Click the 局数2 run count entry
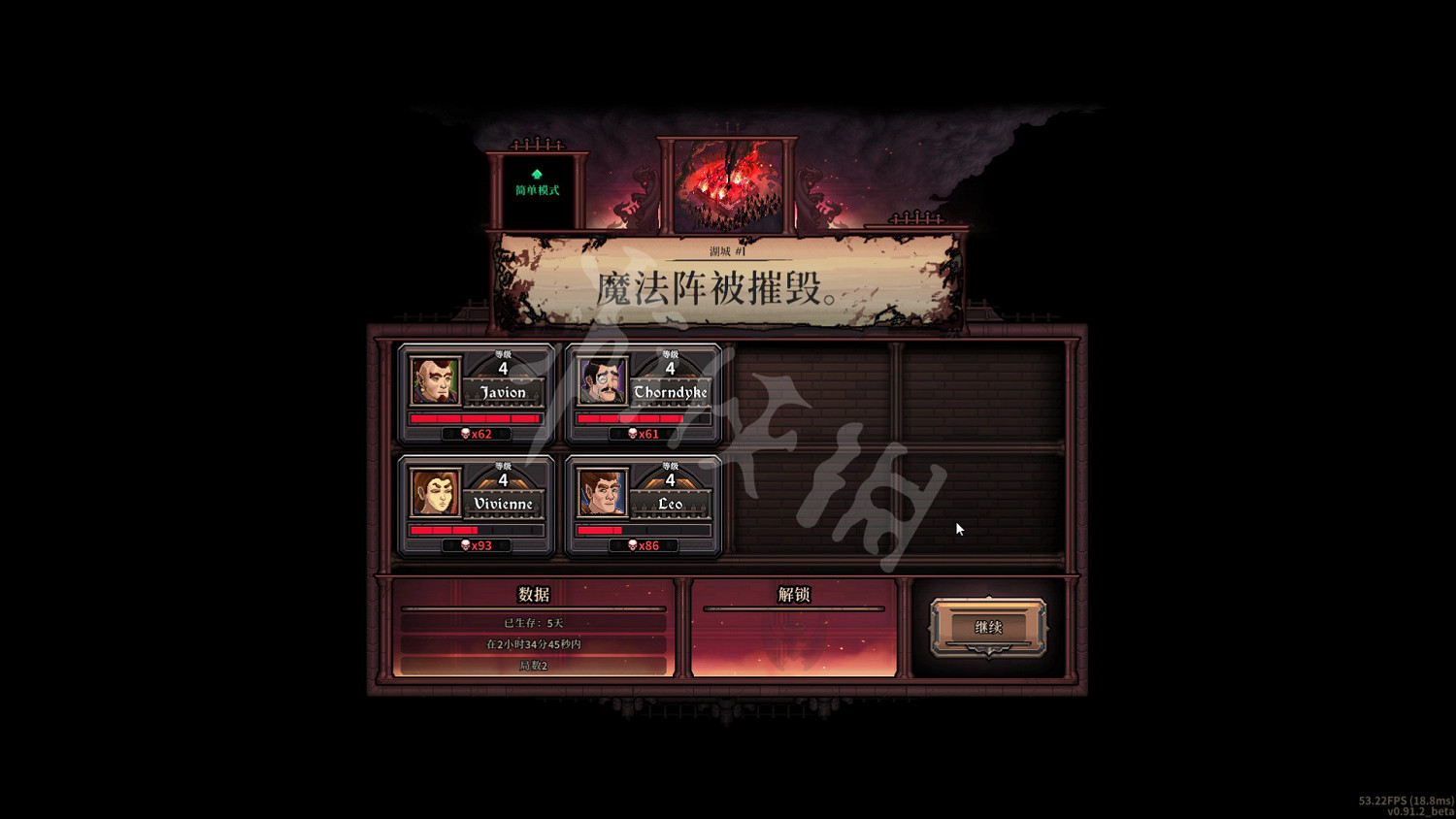 click(x=535, y=667)
